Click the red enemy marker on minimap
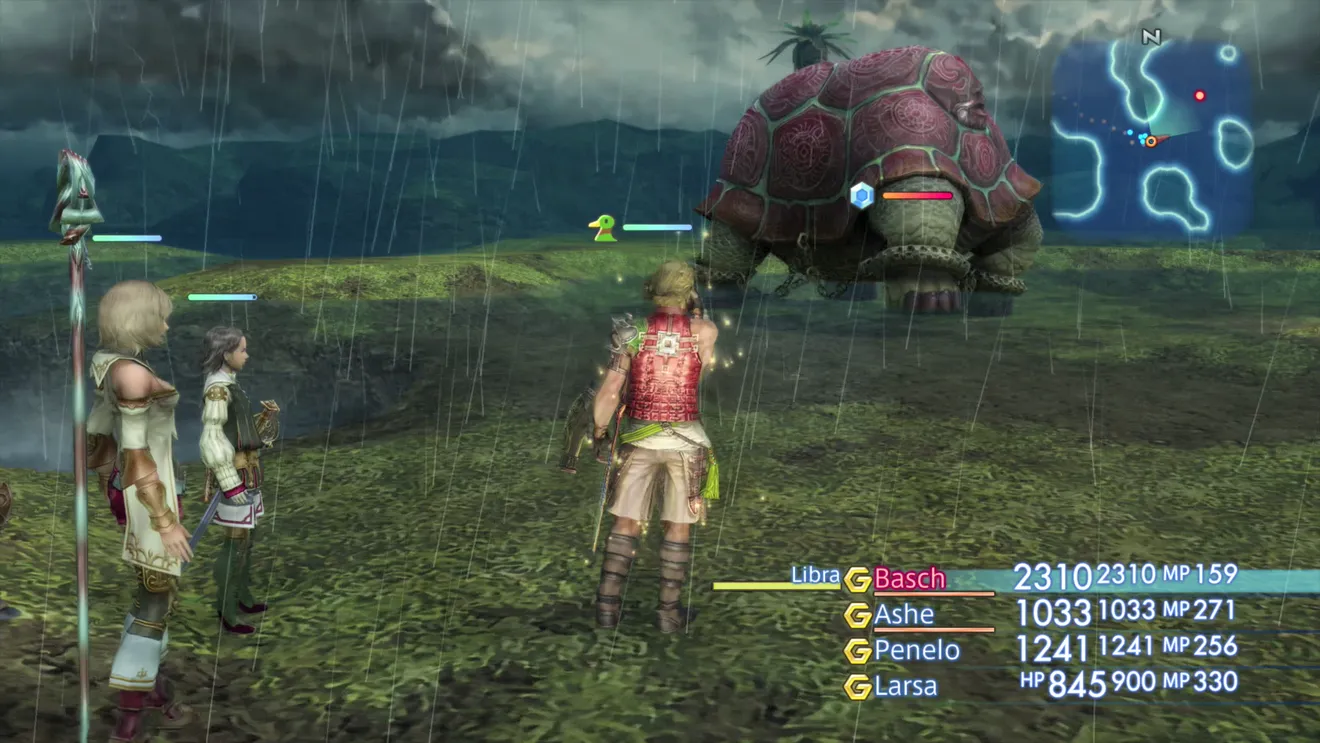 tap(1199, 96)
